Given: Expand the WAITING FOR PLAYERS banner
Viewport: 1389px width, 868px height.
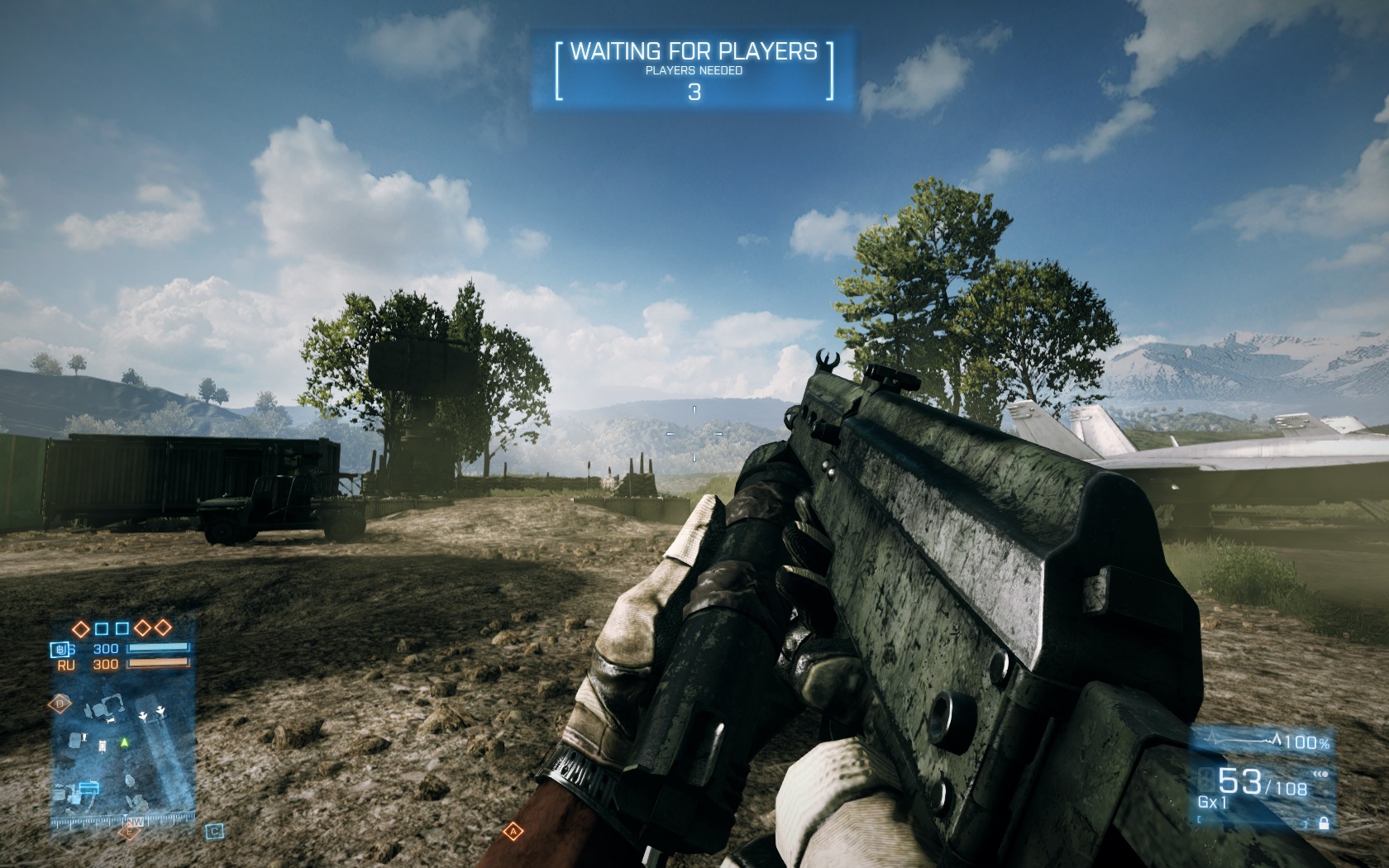Looking at the screenshot, I should 694,52.
